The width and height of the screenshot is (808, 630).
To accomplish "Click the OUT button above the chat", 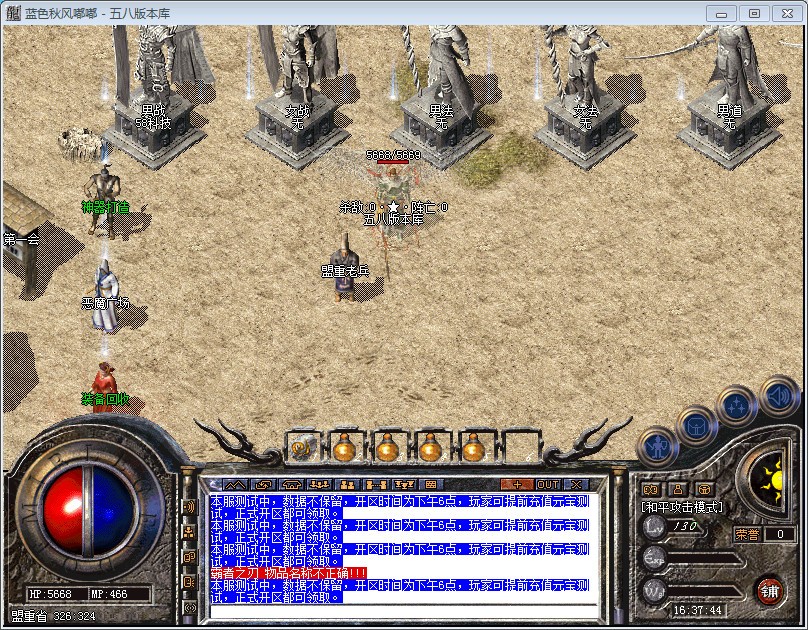I will [x=548, y=485].
